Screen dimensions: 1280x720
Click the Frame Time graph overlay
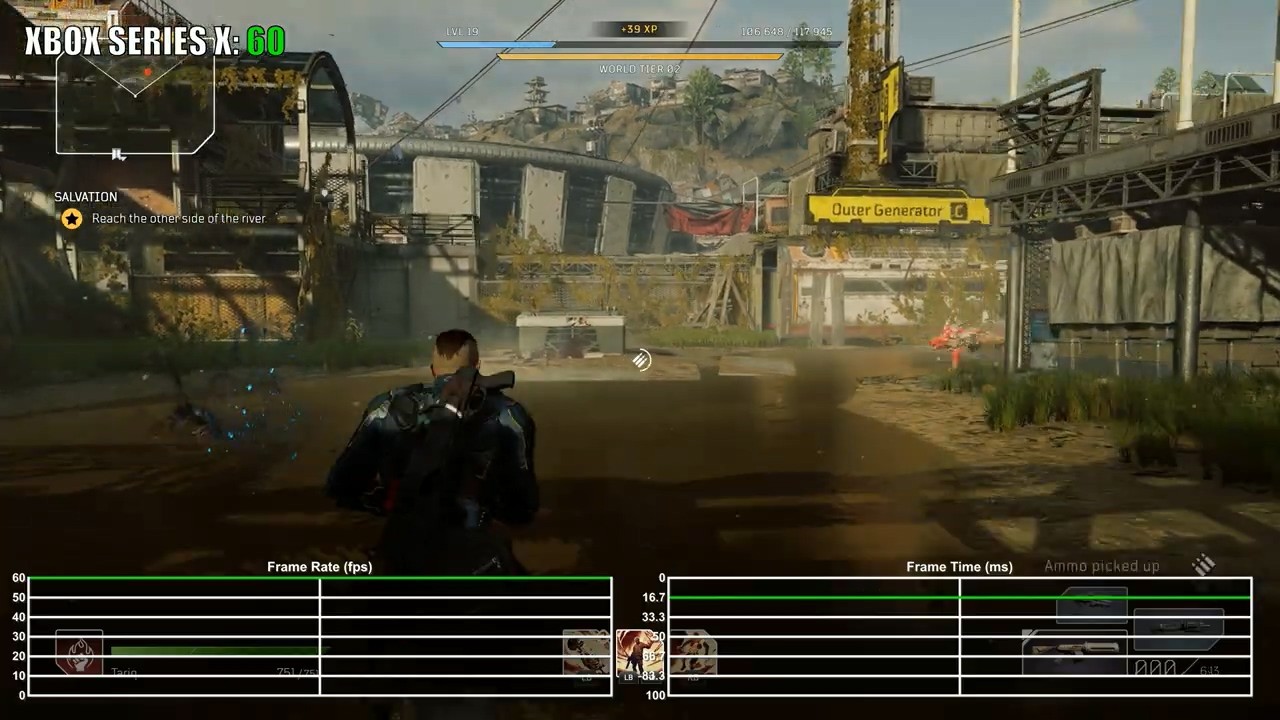(x=959, y=636)
